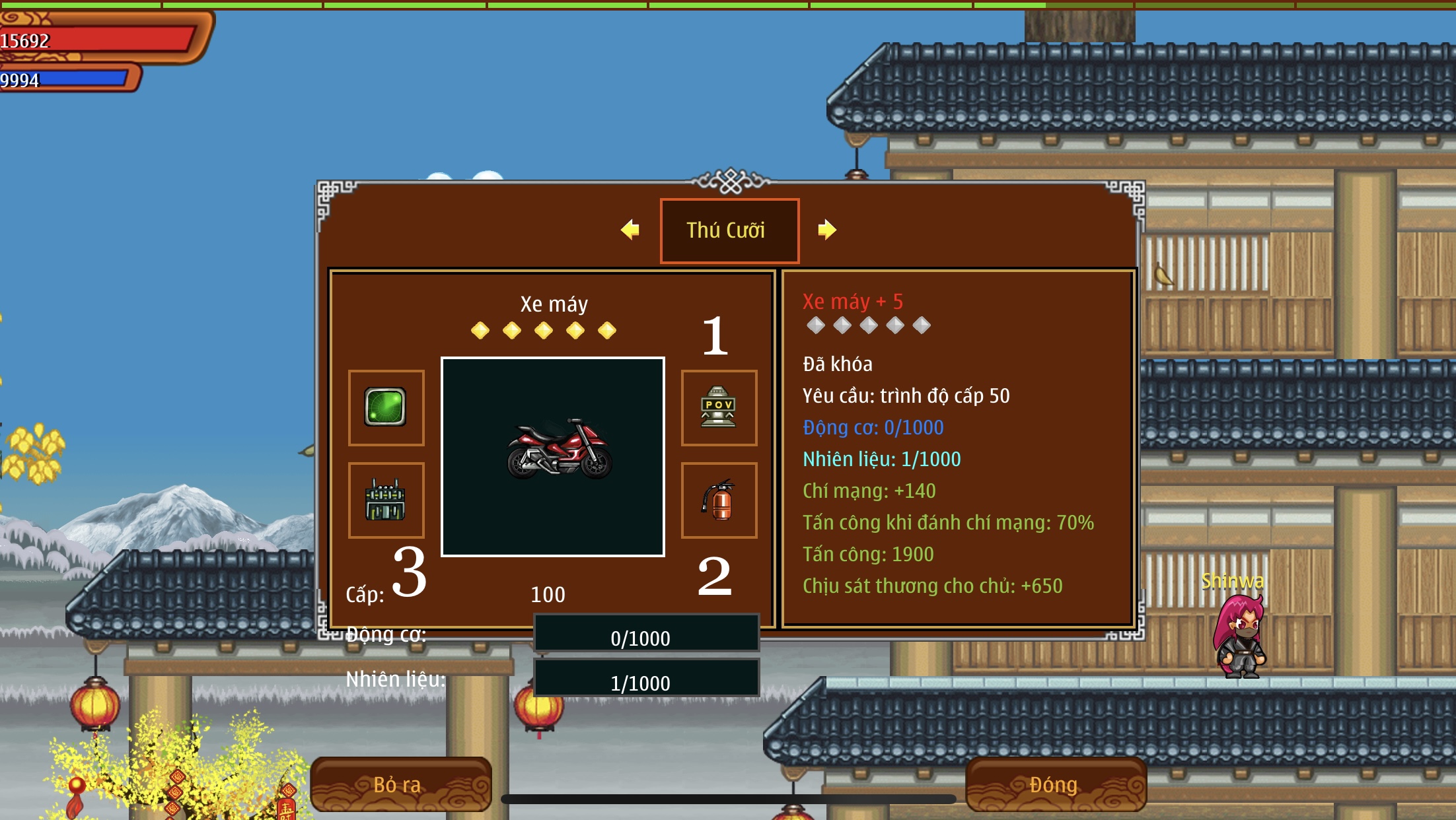Screen dimensions: 1456x820
Task: Click the left yellow arrow beside Thú Cưỡi
Action: point(630,230)
